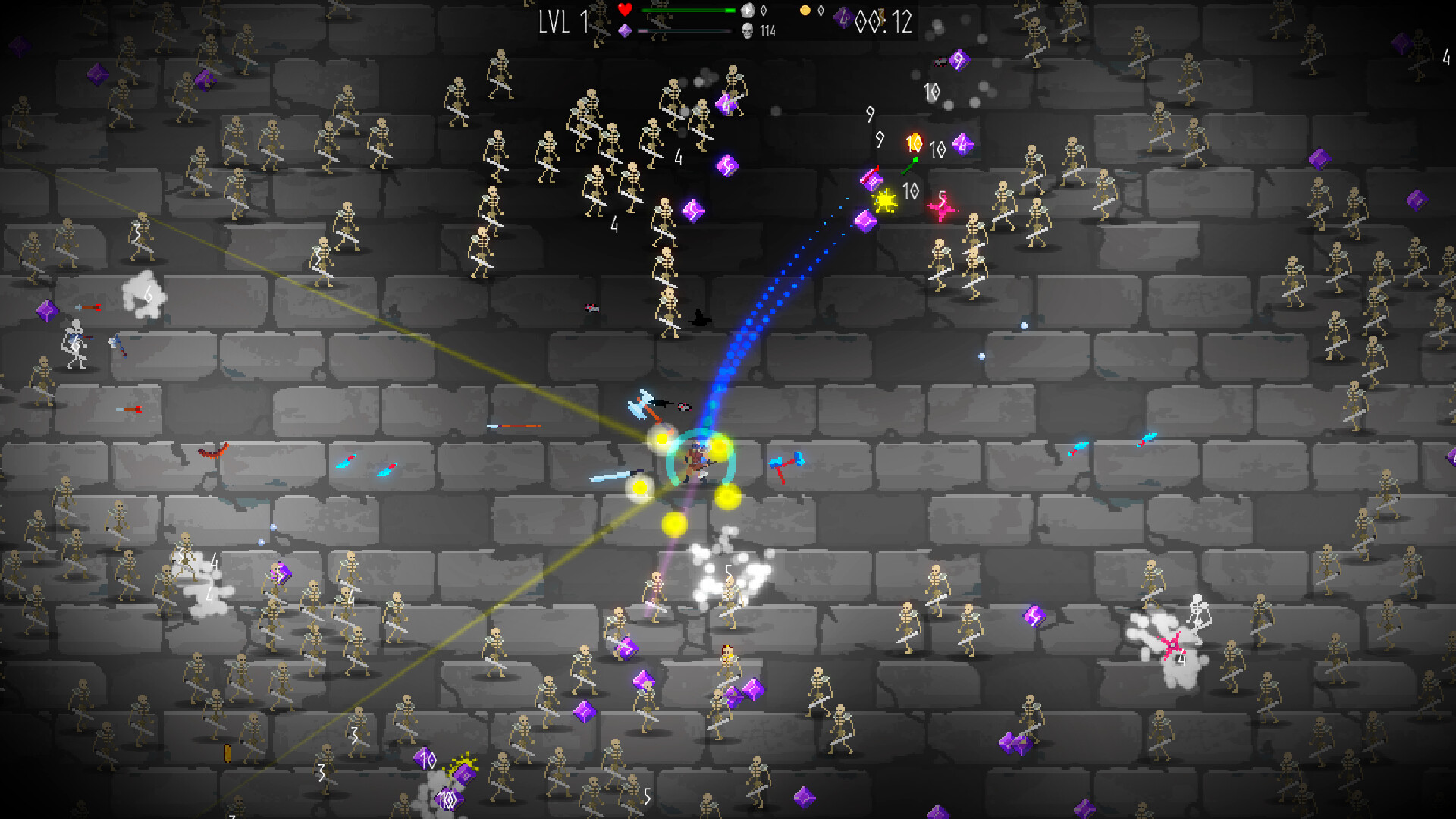Click the red heart icon in the HUD
This screenshot has width=1456, height=819.
tap(624, 9)
